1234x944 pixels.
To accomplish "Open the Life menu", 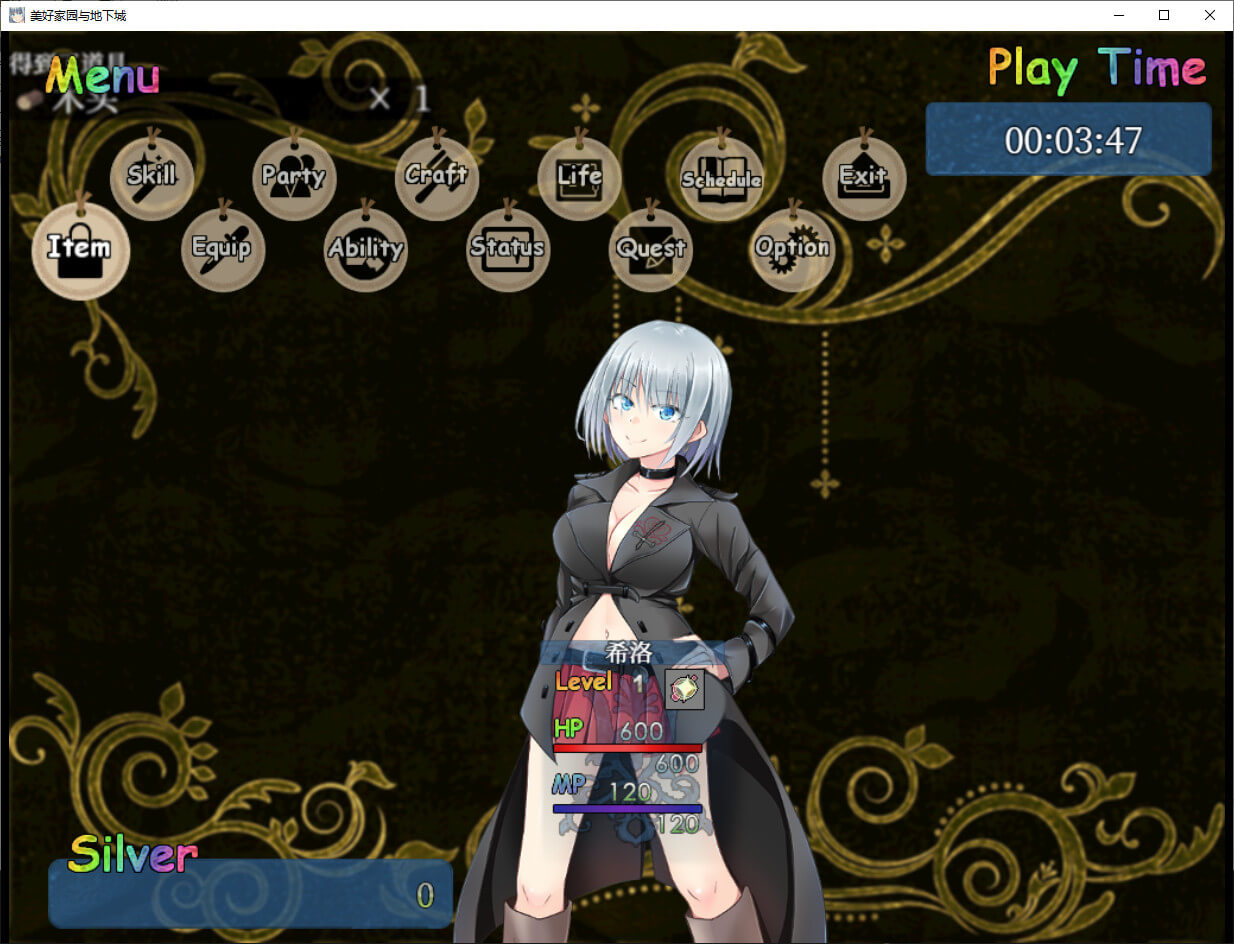I will coord(580,178).
